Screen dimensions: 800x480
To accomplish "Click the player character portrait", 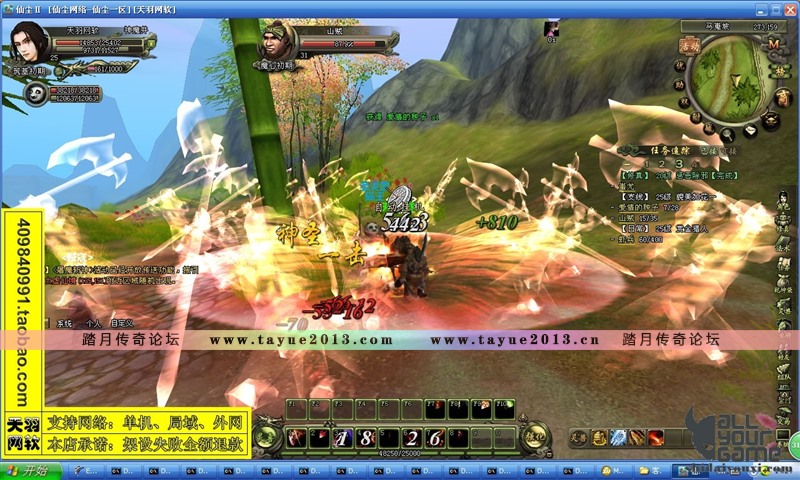I will click(x=32, y=42).
